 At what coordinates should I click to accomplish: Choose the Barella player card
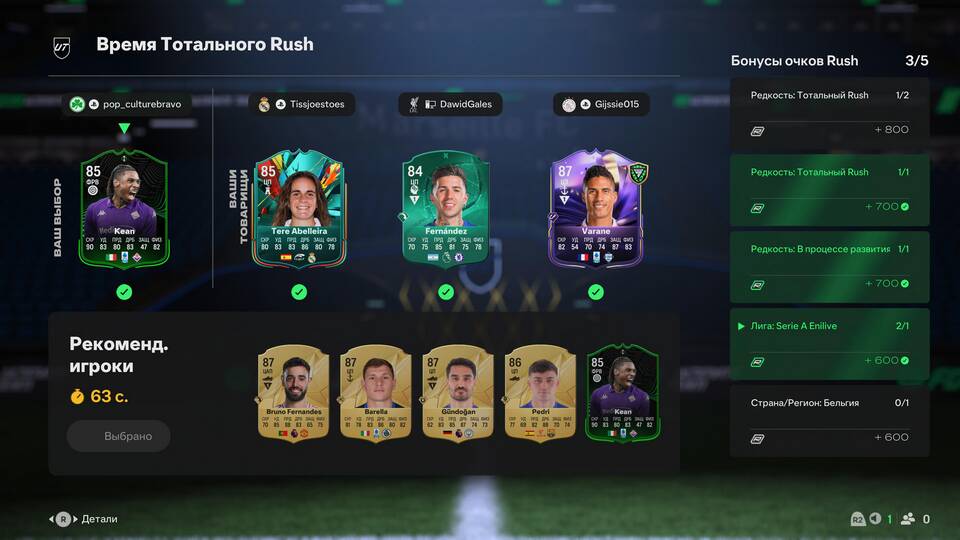[375, 392]
